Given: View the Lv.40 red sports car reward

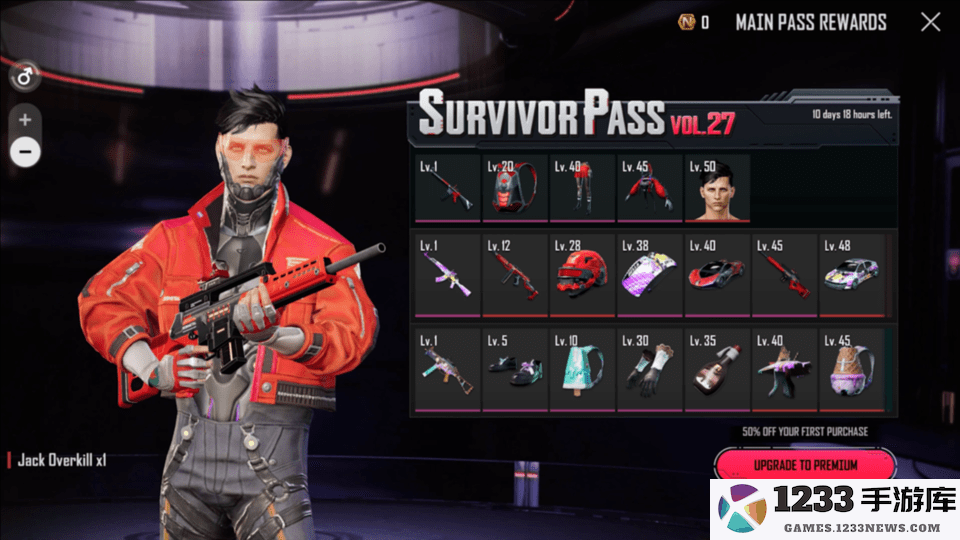Looking at the screenshot, I should click(716, 275).
